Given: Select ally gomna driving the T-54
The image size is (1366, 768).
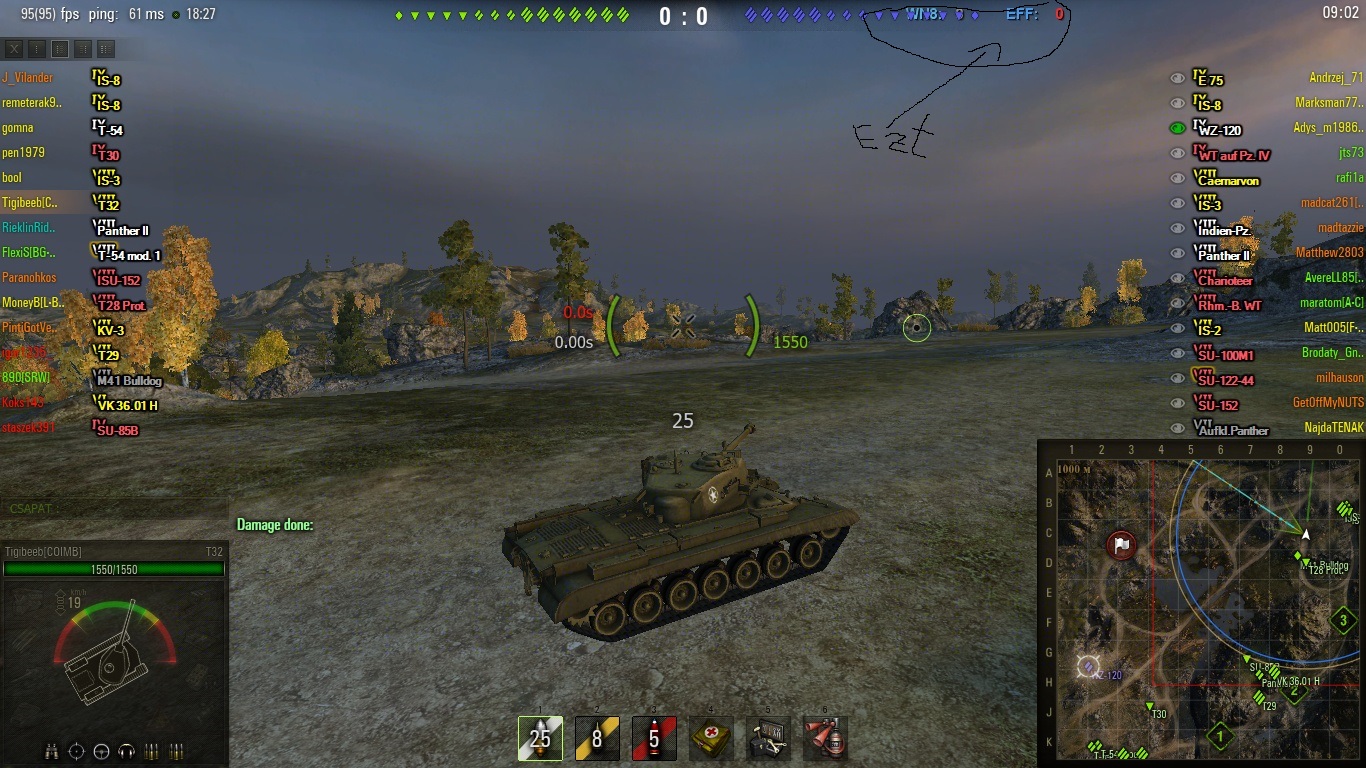Looking at the screenshot, I should [x=60, y=128].
